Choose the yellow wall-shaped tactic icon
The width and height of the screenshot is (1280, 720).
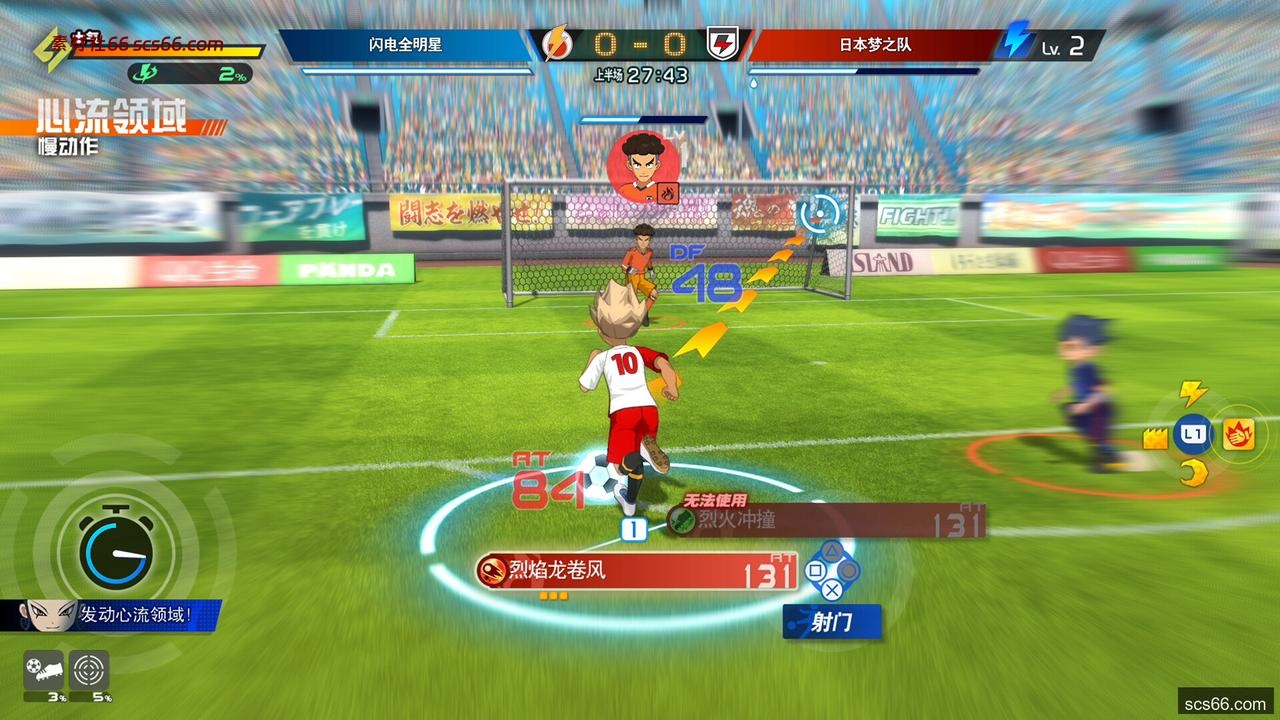(1156, 437)
